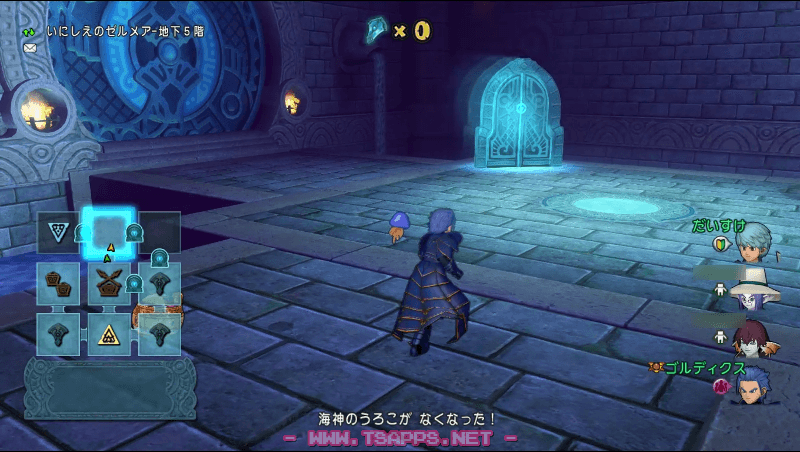Select the crossed swords room tile
The width and height of the screenshot is (800, 452).
coord(108,284)
